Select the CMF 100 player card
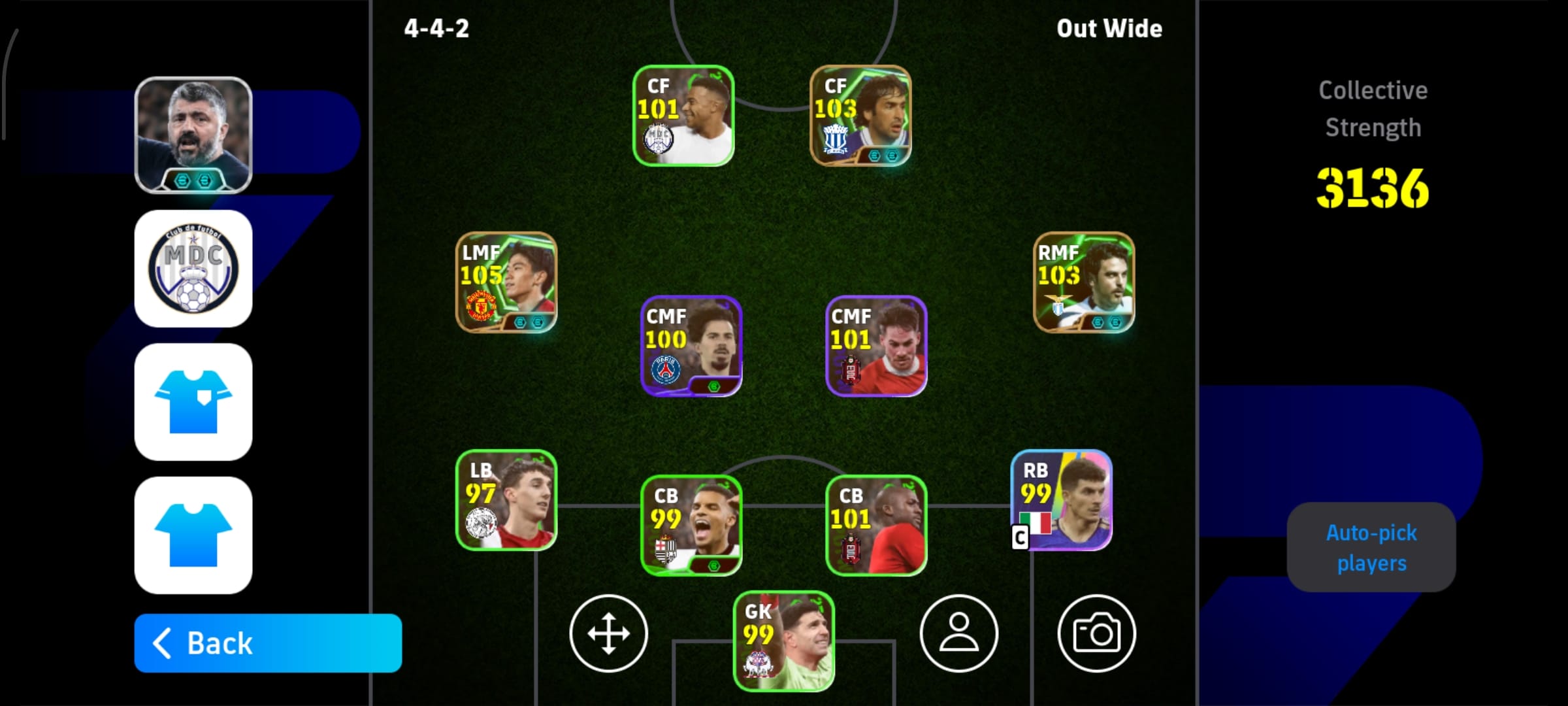The image size is (1568, 706). point(691,346)
